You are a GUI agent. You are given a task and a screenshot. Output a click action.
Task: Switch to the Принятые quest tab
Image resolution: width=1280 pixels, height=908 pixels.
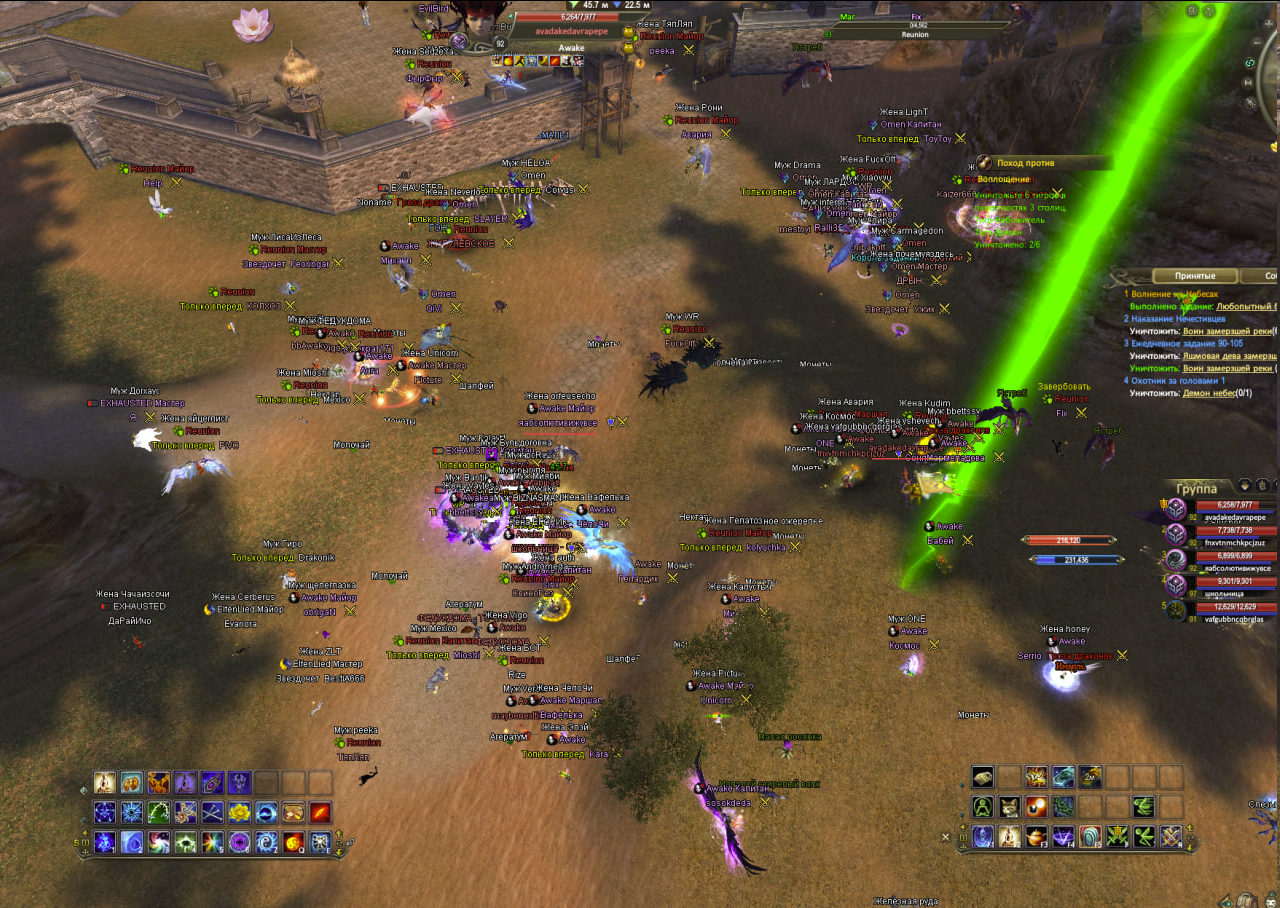(x=1194, y=276)
